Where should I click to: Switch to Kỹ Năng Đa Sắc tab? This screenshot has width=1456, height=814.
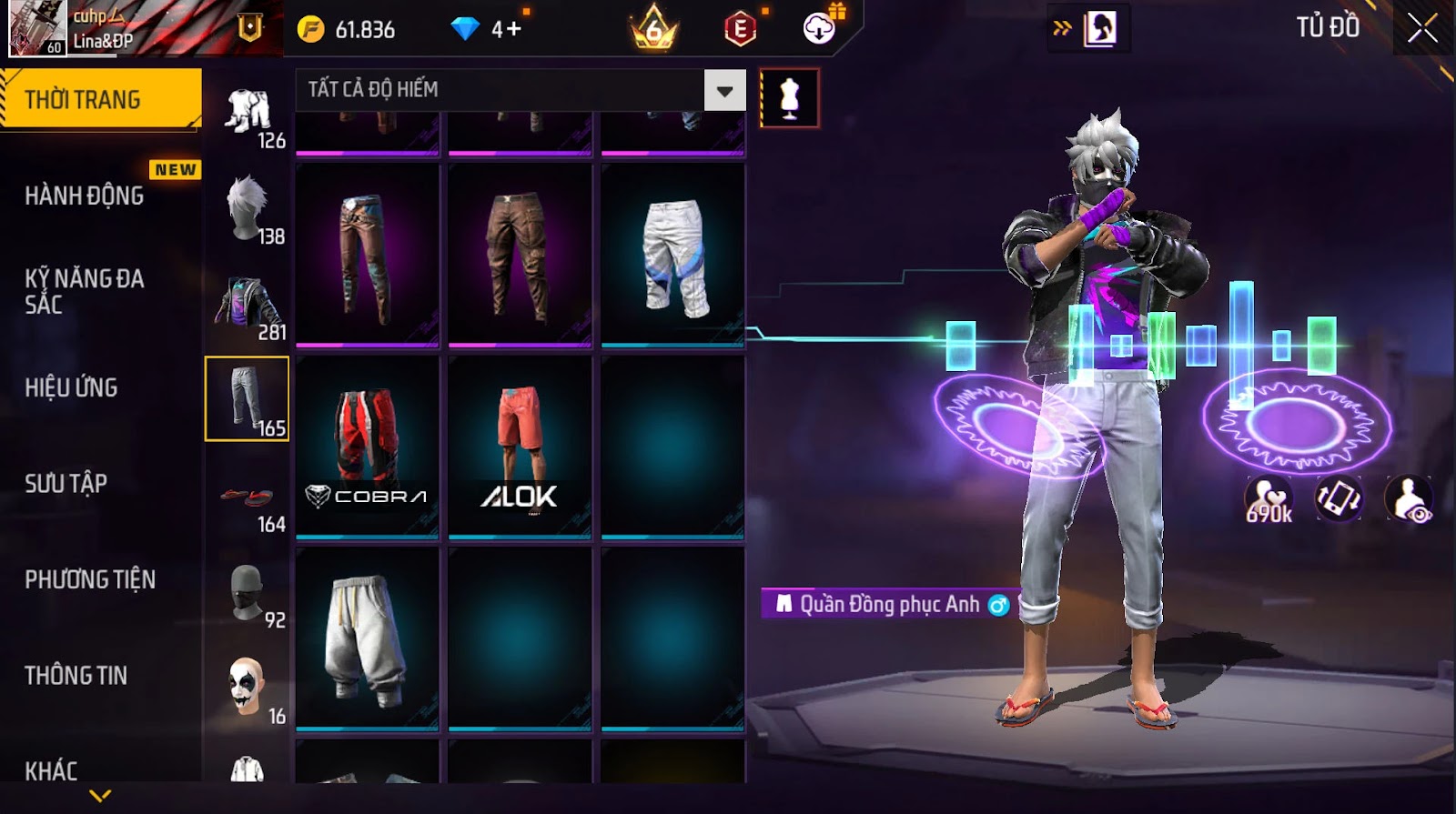pos(85,291)
